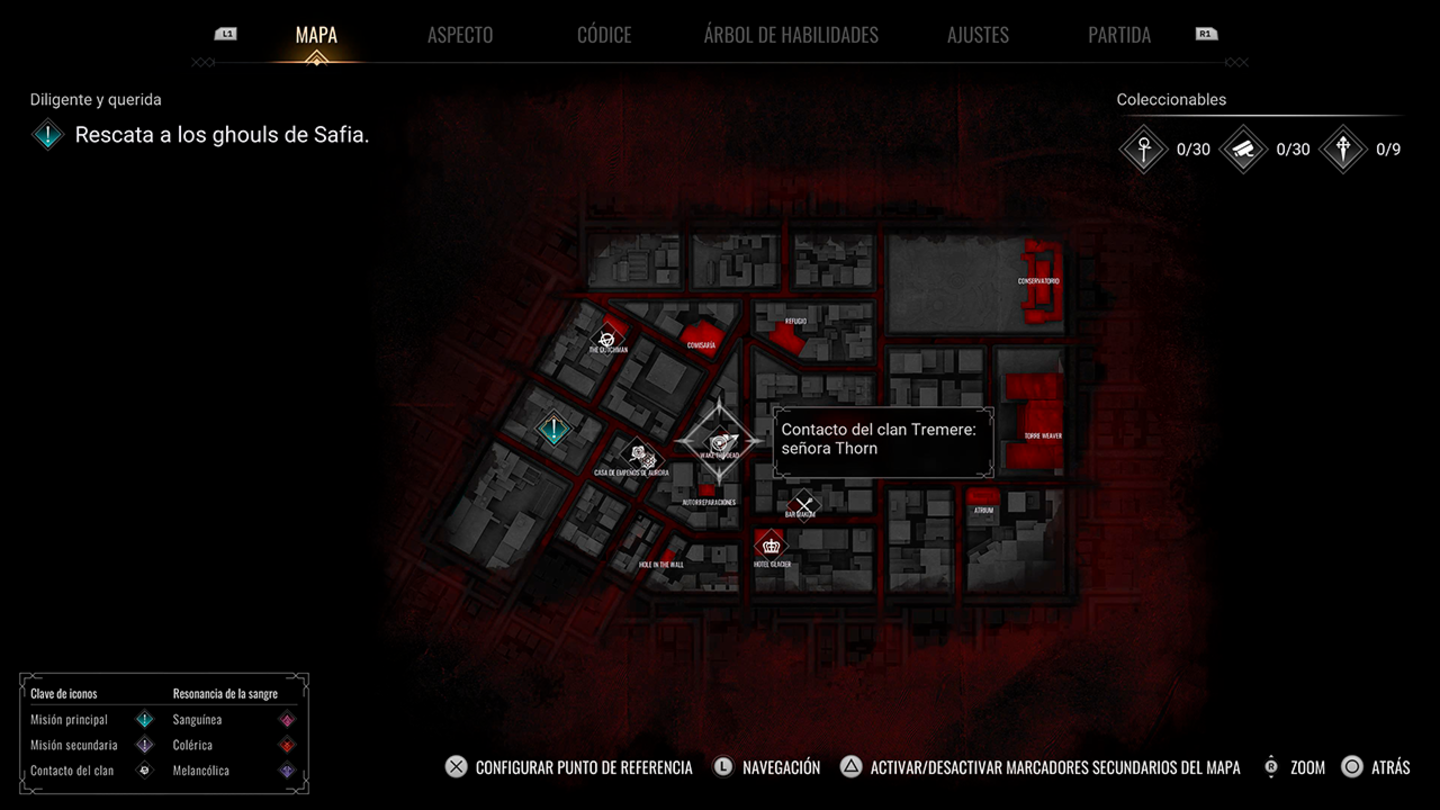Click The Glitchman clan contact marker
Screen dimensions: 1440x810
tap(607, 339)
